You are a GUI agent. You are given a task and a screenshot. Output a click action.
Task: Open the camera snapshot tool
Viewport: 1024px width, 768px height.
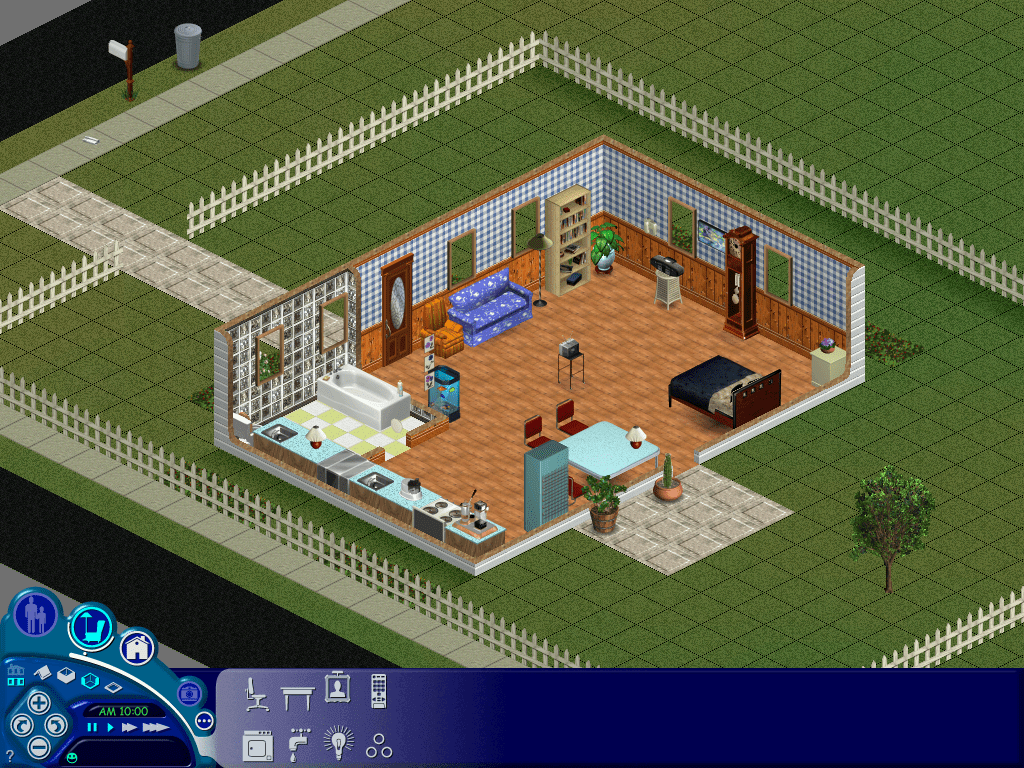click(x=189, y=692)
